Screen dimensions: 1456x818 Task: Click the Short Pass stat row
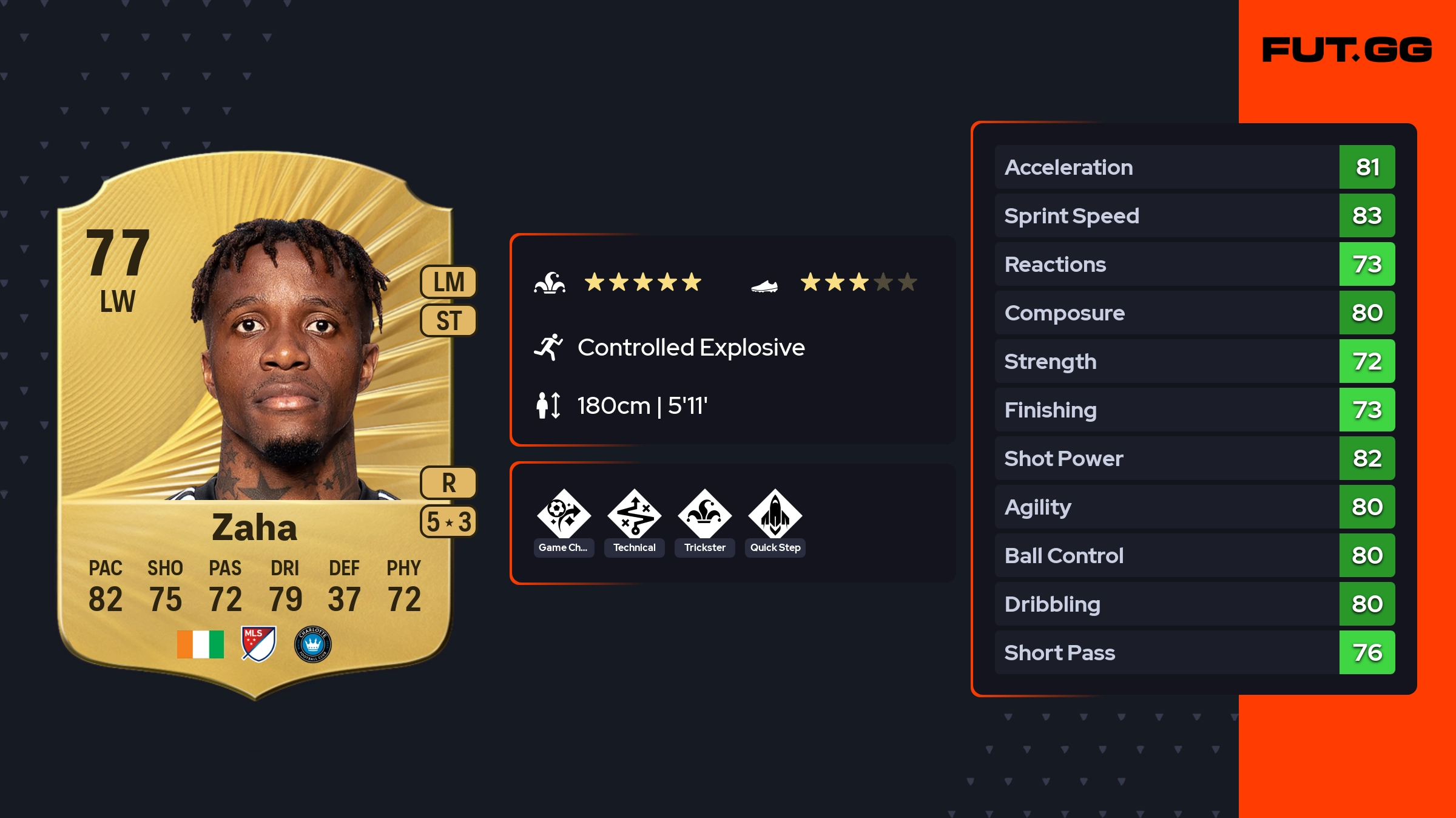click(x=1195, y=652)
